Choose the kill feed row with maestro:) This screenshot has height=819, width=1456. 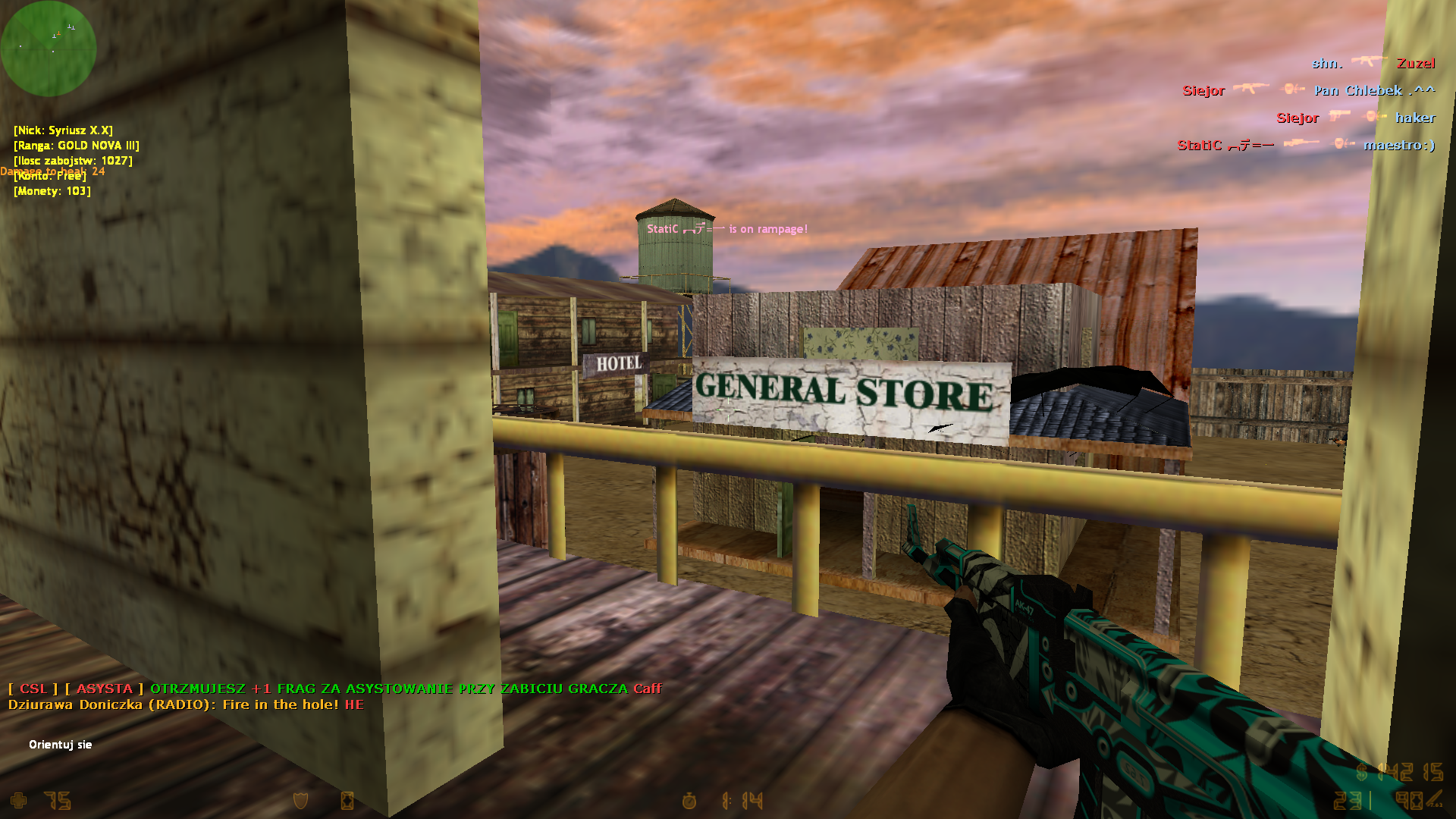(x=1306, y=146)
